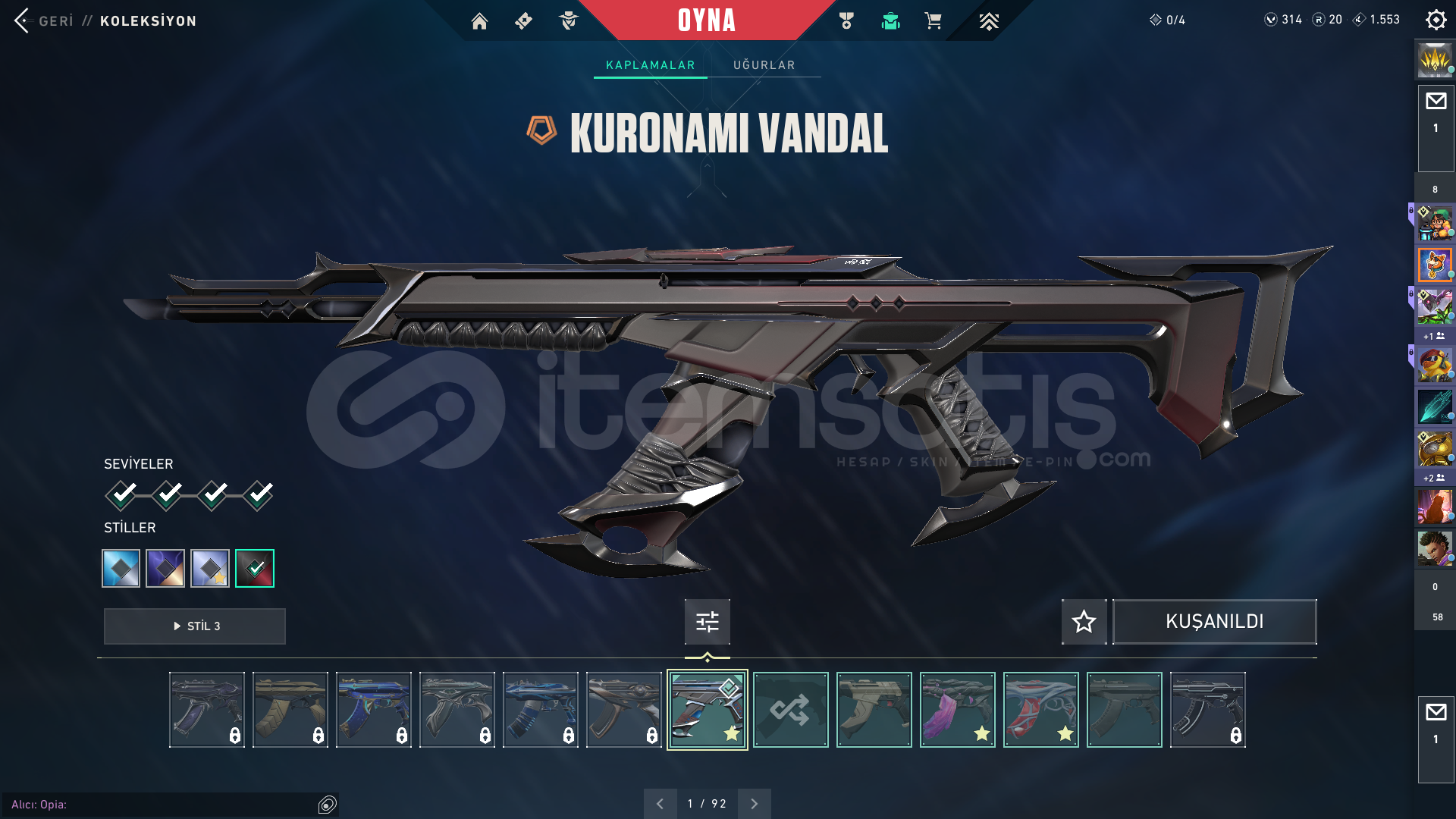Screen dimensions: 1456x819
Task: Switch to the UĞURLAR tab
Action: [x=764, y=65]
